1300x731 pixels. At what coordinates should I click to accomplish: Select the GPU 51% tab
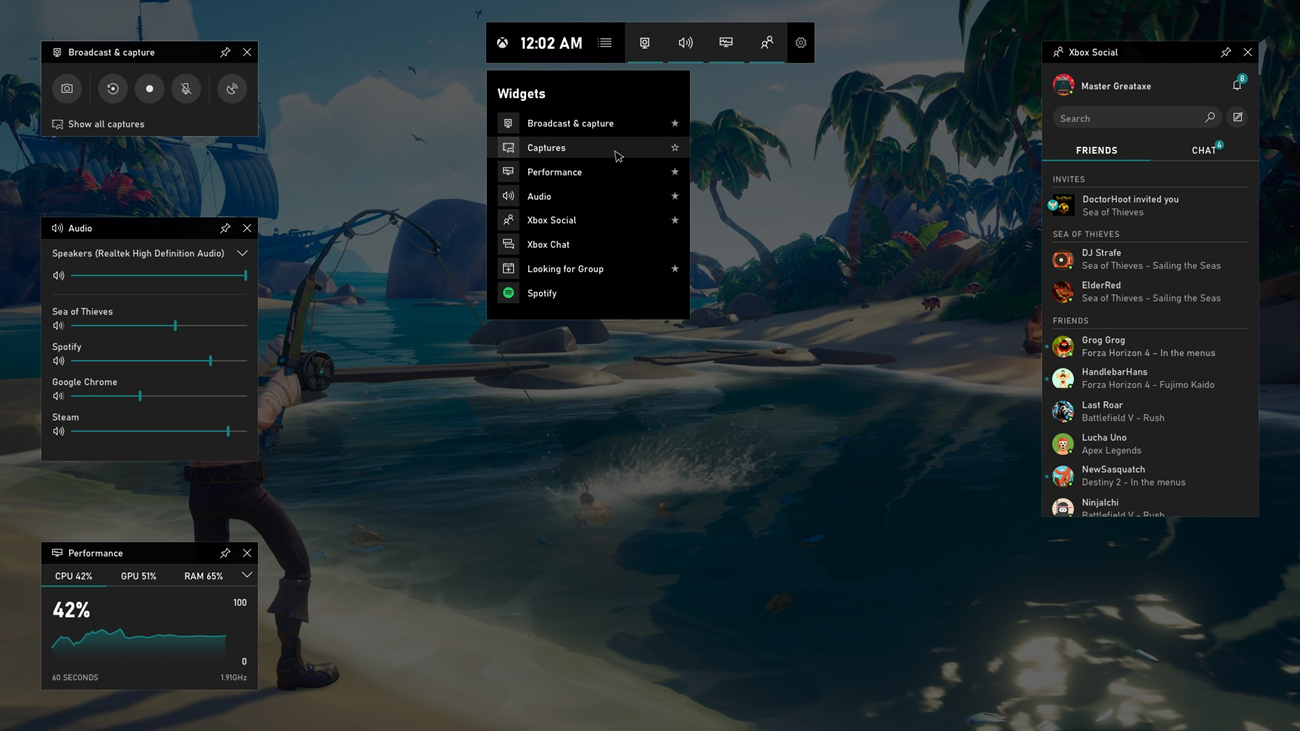139,575
